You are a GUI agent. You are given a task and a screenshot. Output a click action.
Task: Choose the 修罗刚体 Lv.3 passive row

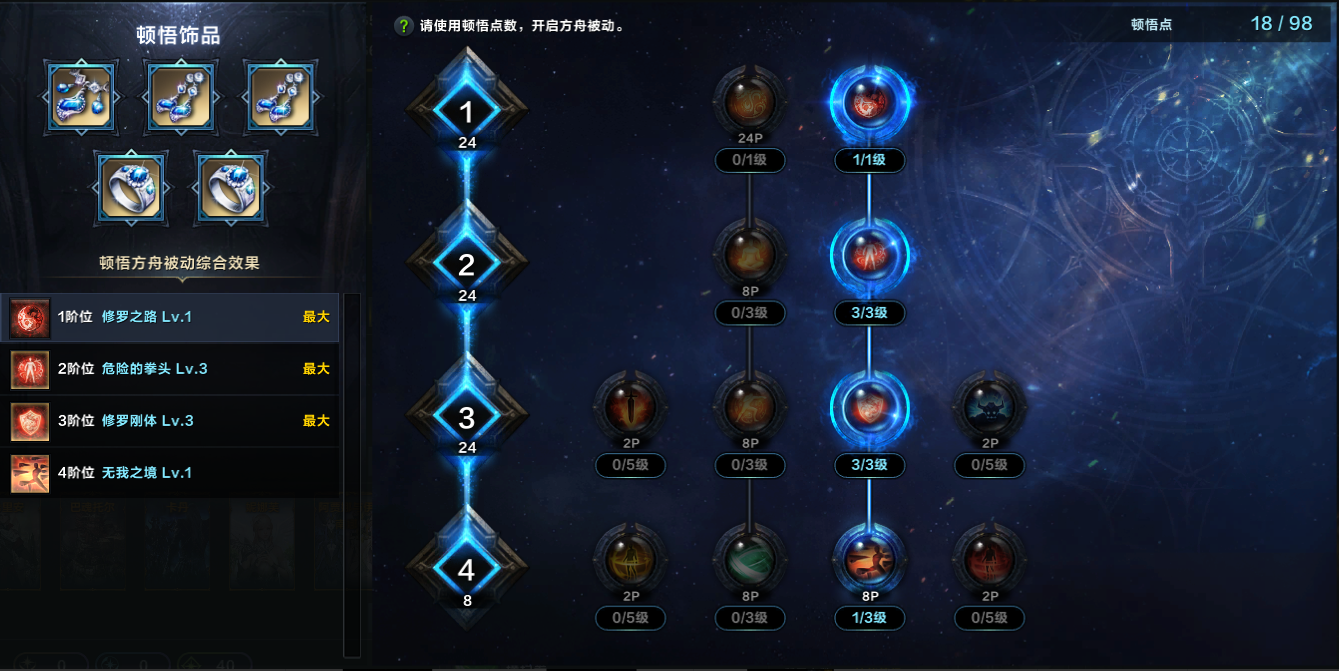pos(170,421)
